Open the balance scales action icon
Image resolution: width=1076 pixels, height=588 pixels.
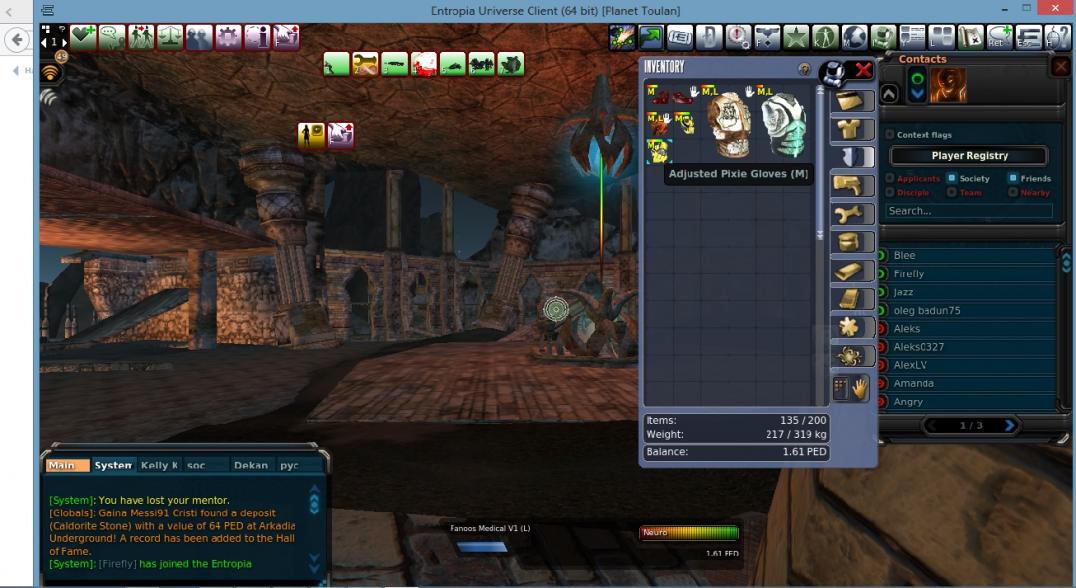[170, 37]
